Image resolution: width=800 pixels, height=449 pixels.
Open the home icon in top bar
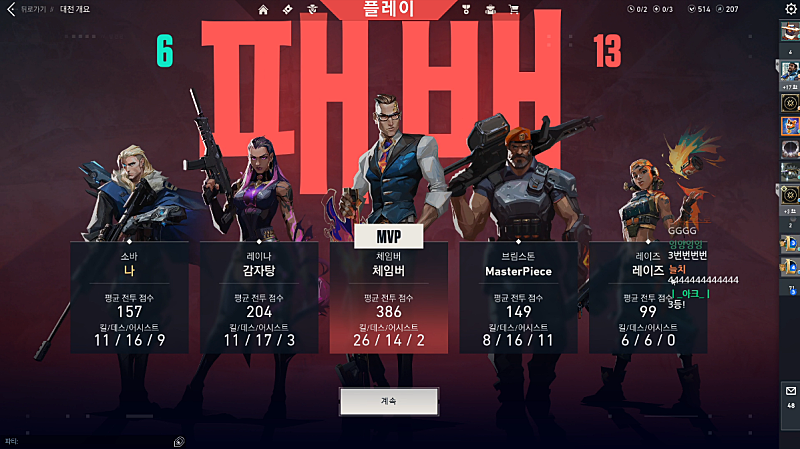point(263,10)
